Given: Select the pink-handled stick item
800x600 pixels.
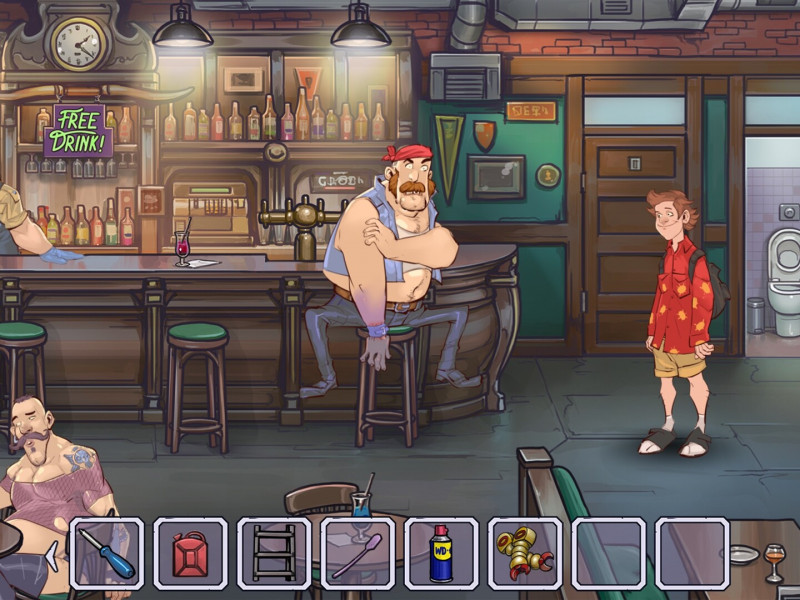Looking at the screenshot, I should 357,553.
